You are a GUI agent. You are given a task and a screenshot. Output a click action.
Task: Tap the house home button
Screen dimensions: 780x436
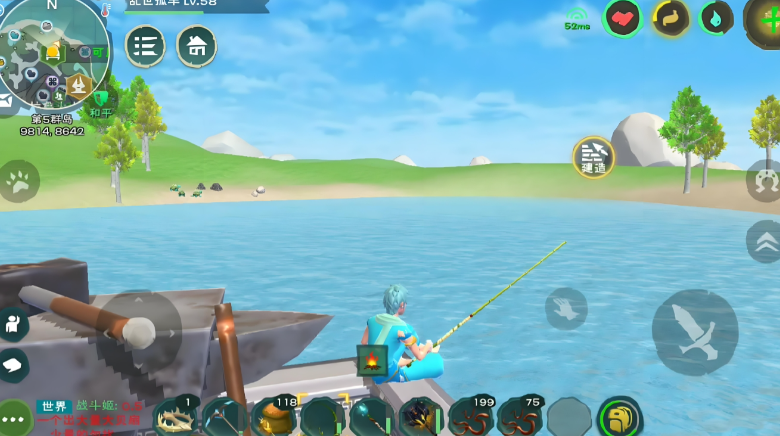pyautogui.click(x=197, y=46)
